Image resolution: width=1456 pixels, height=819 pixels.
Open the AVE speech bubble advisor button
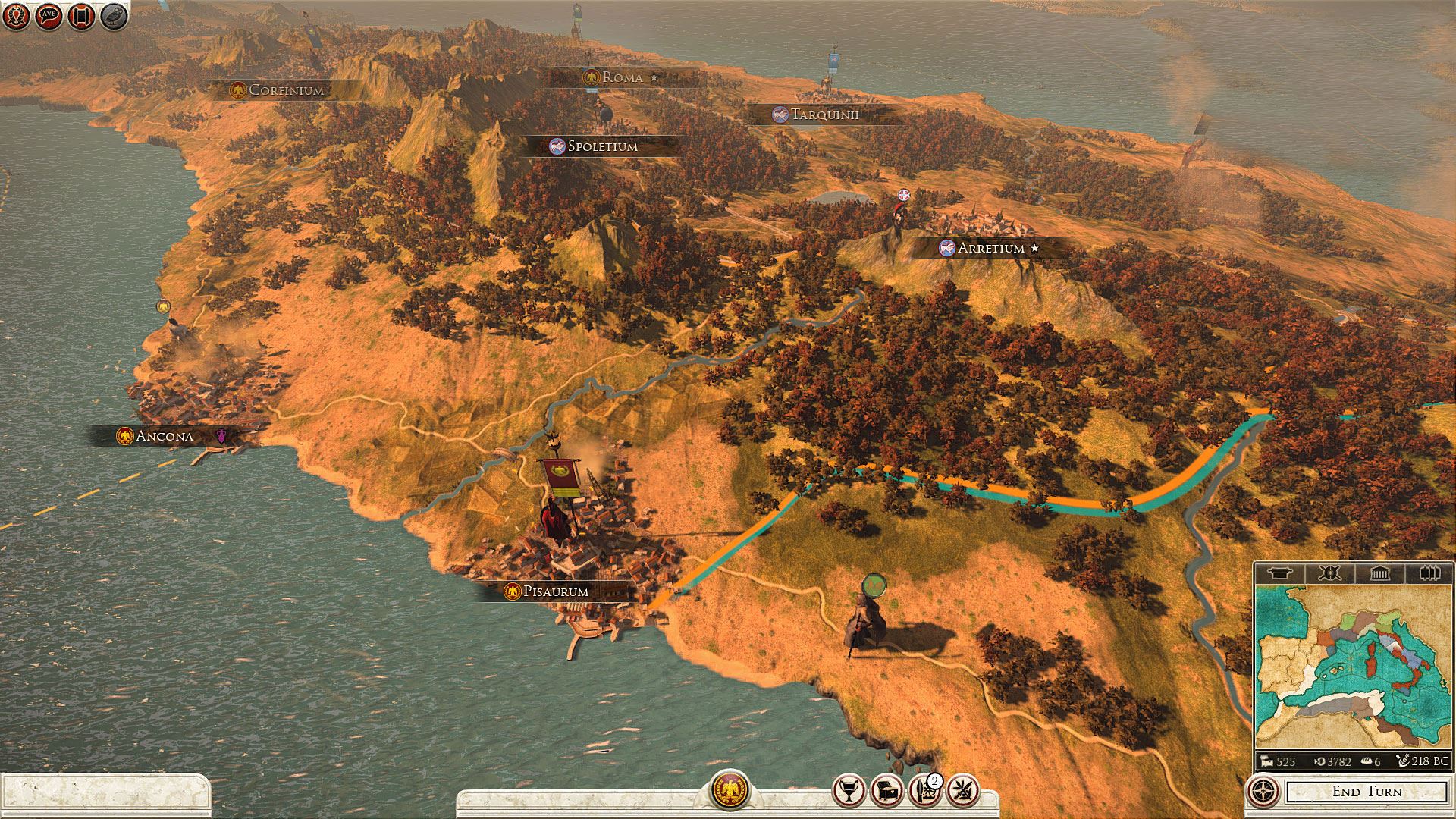coord(49,16)
